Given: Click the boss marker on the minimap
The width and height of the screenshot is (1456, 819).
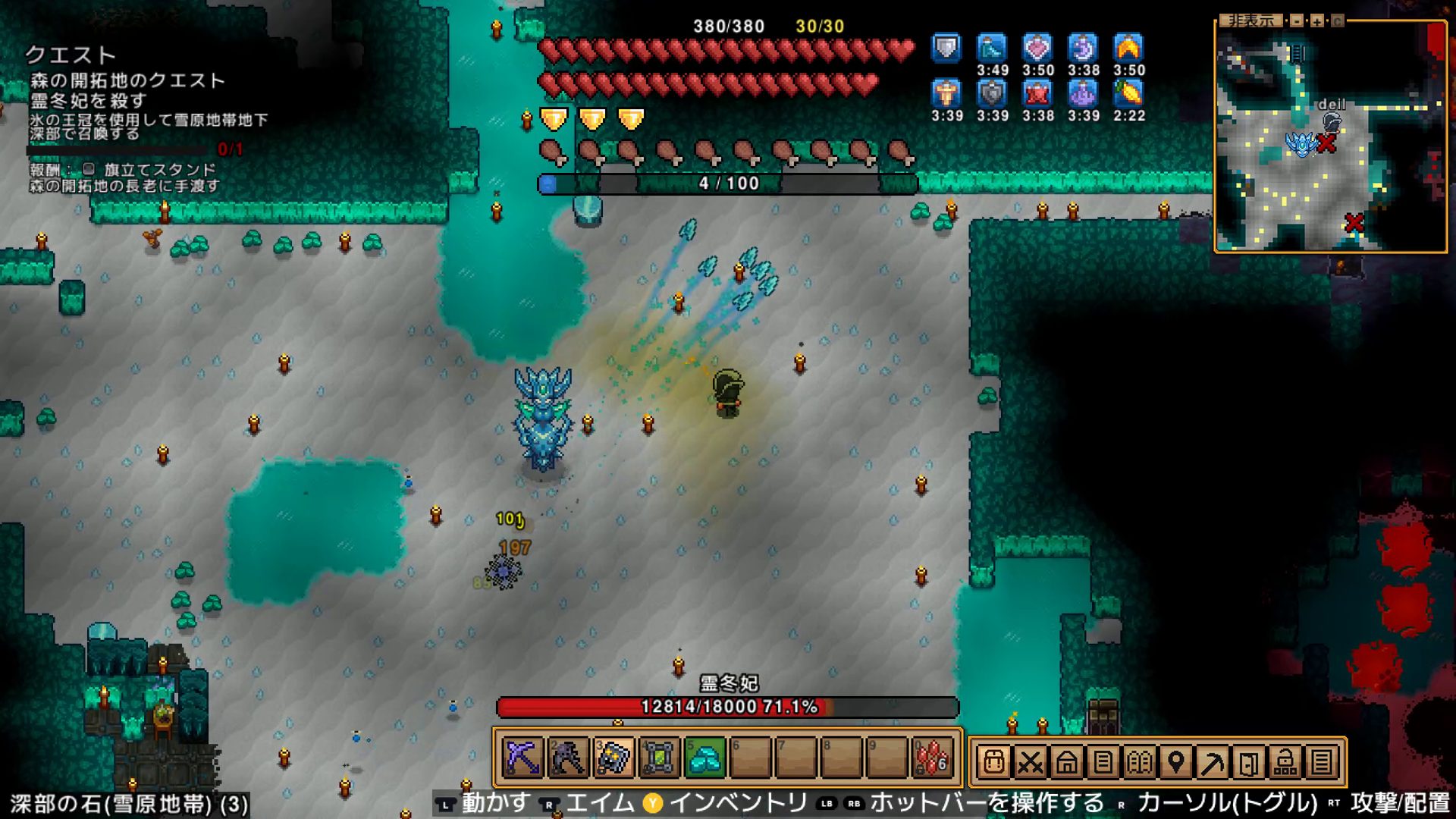Looking at the screenshot, I should click(x=1301, y=143).
